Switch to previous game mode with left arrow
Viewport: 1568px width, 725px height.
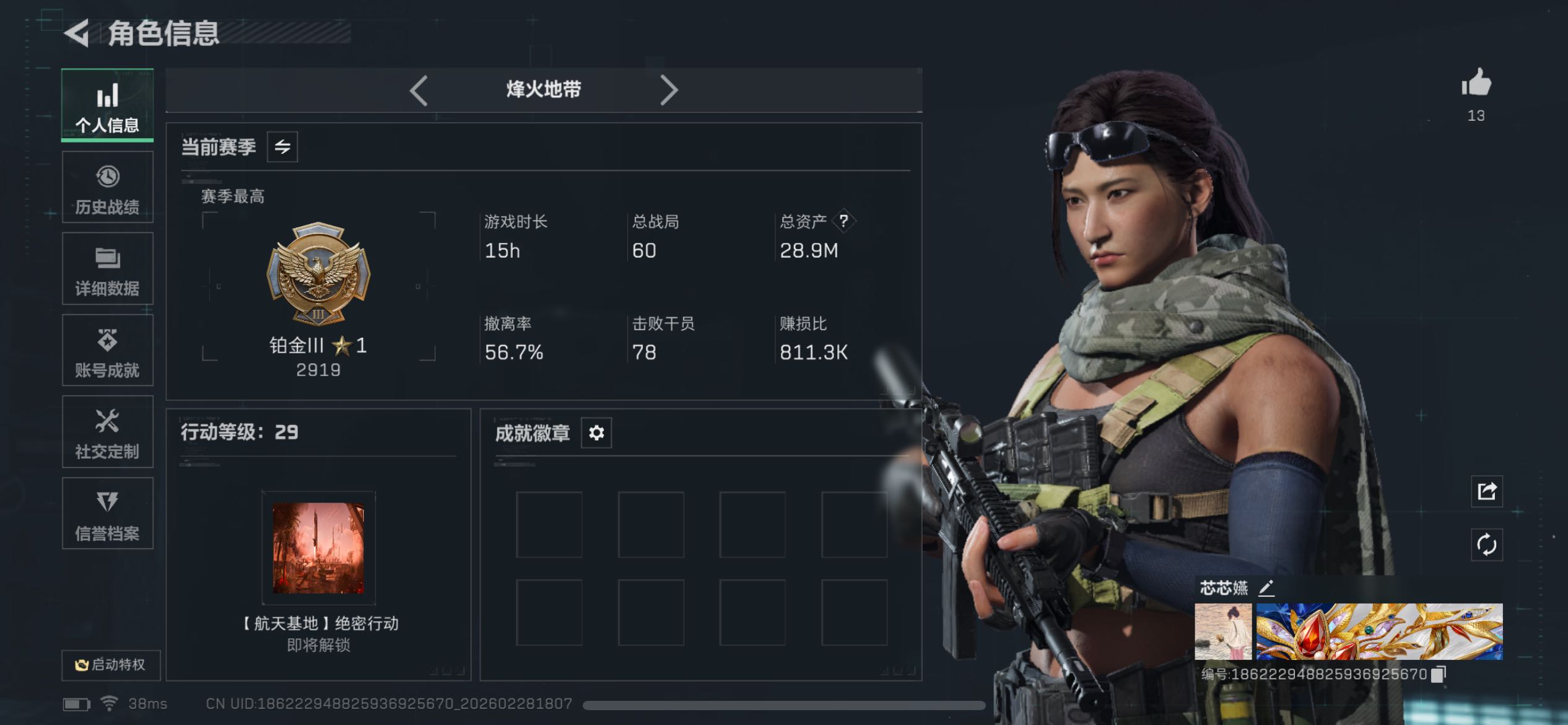pos(419,90)
